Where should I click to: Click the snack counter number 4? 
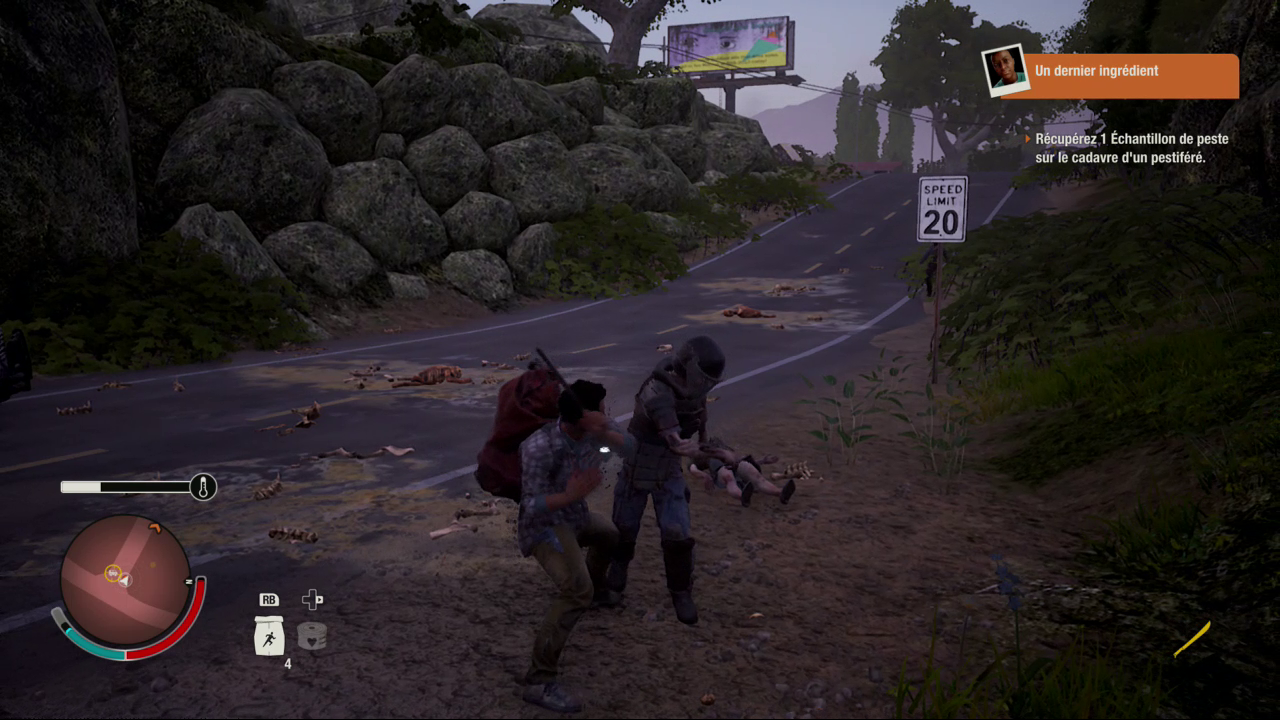pos(288,663)
